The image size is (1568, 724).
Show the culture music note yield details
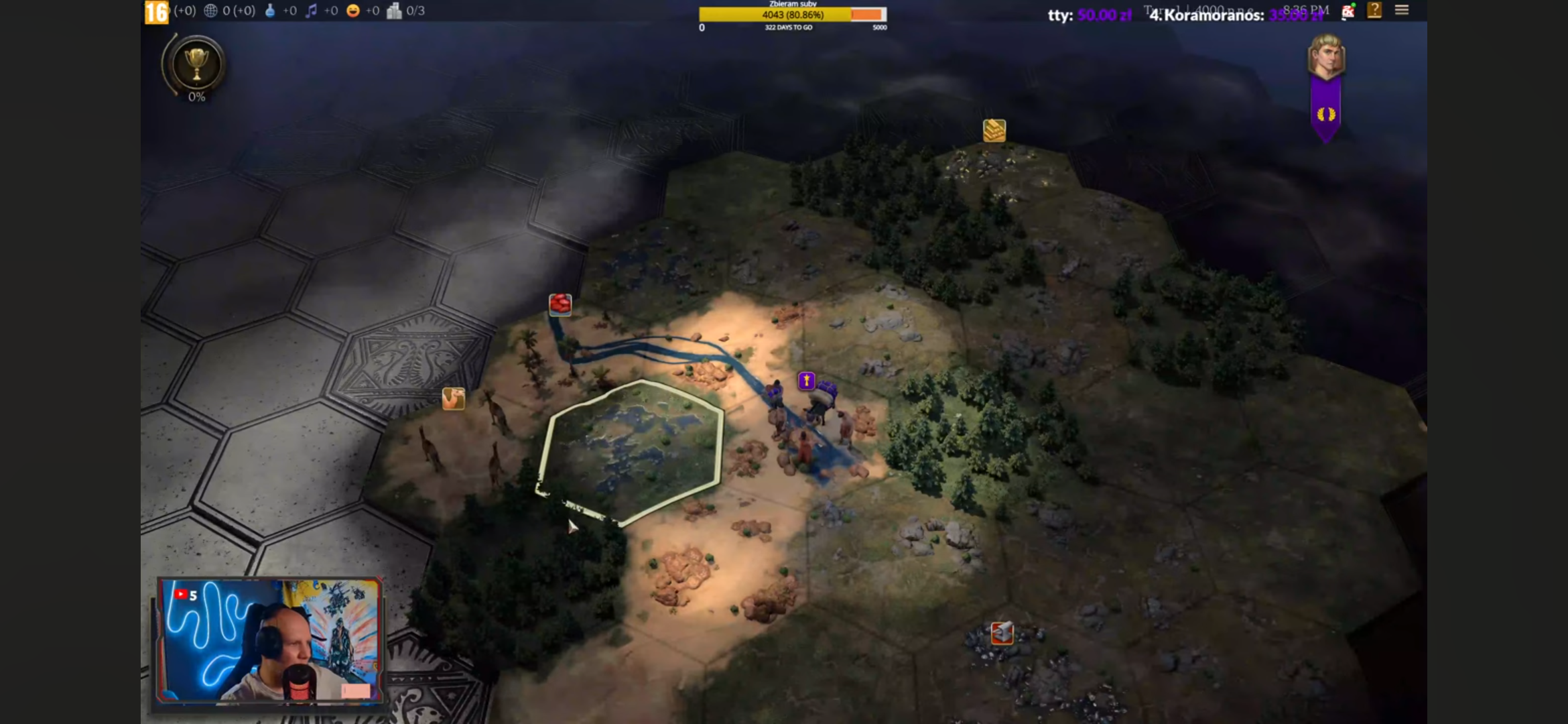(x=311, y=11)
